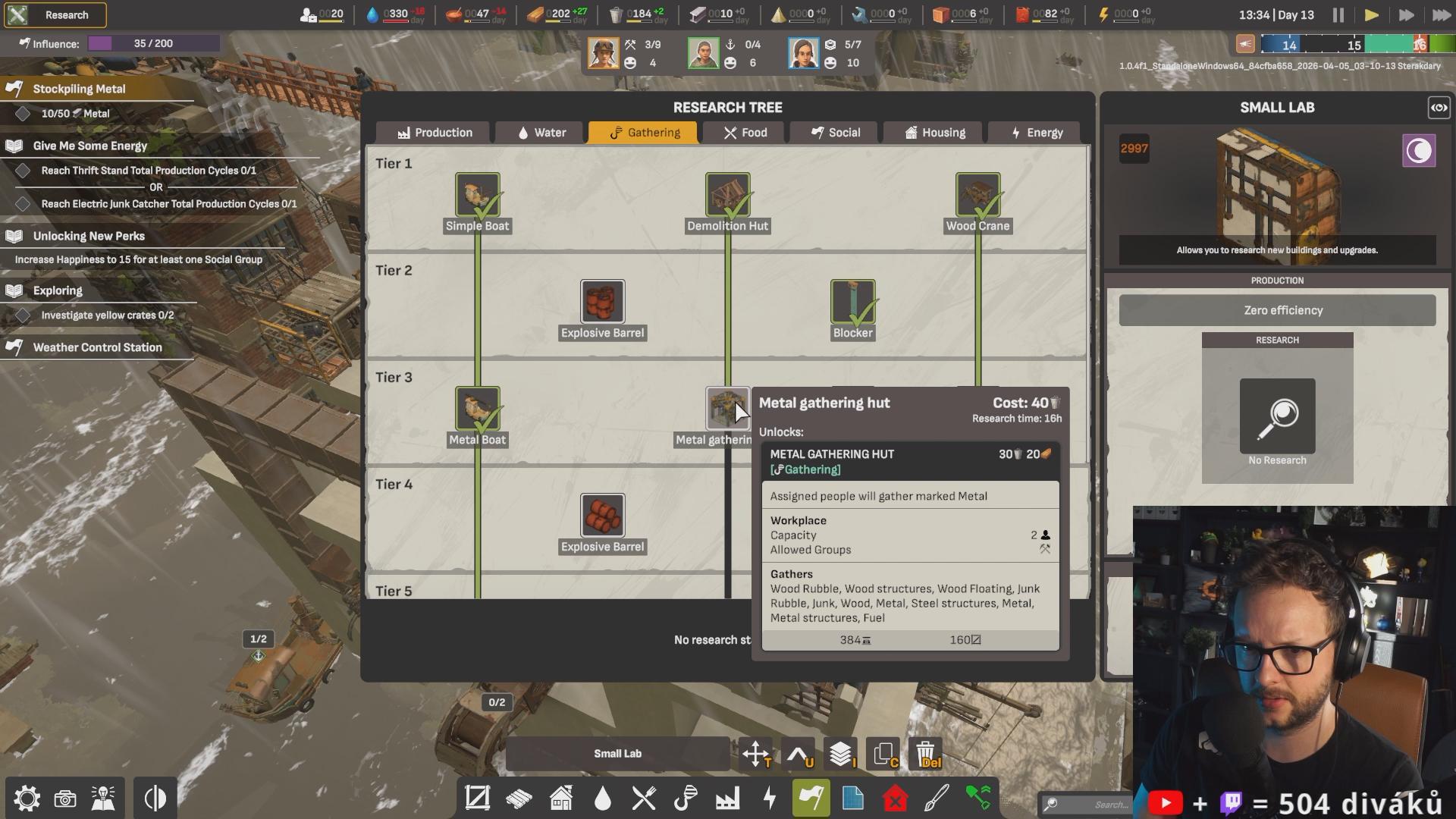Select the Demolition Hut research node
Viewport: 1456px width, 819px height.
point(727,194)
